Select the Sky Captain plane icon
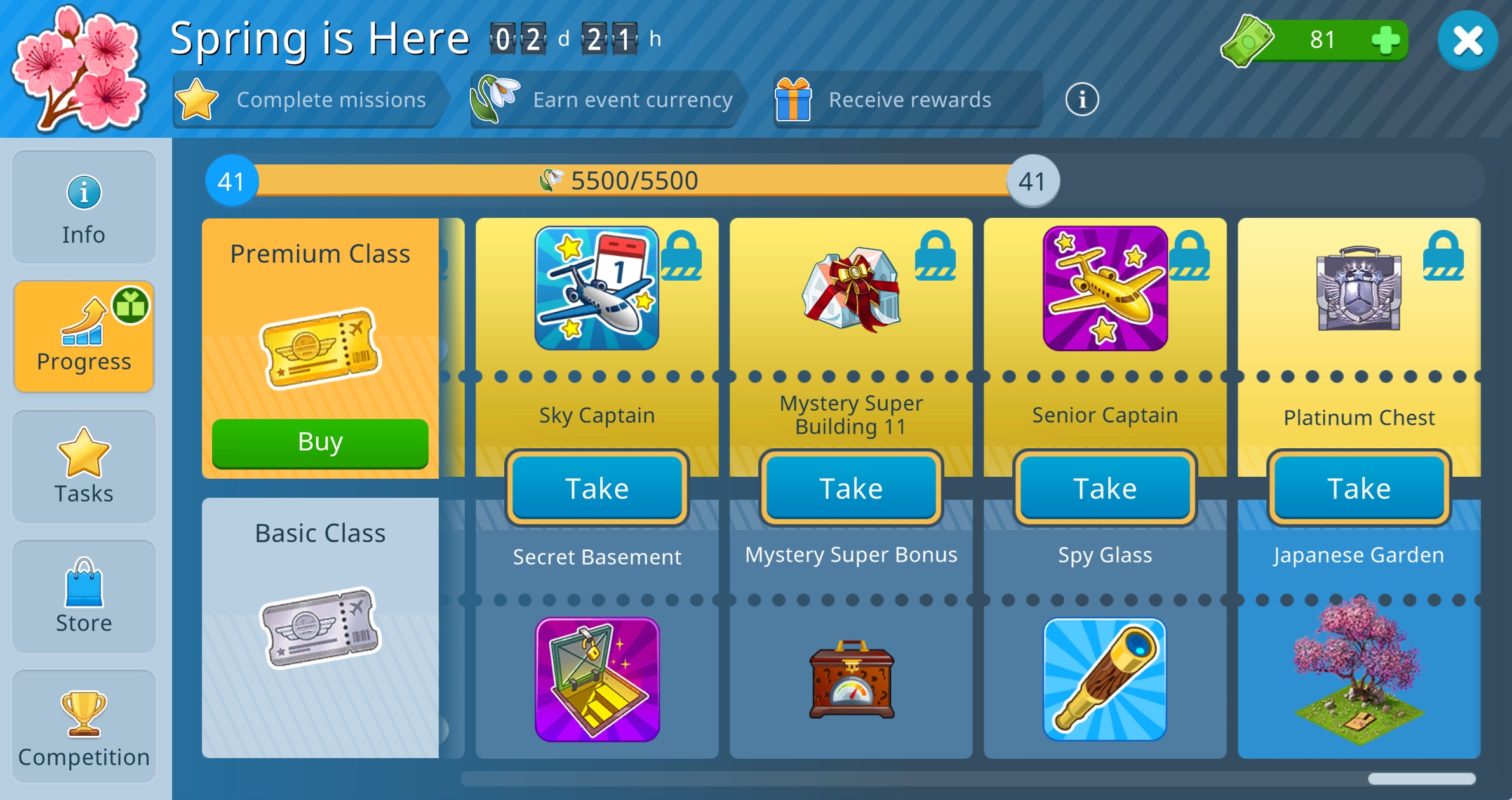This screenshot has width=1512, height=800. pyautogui.click(x=597, y=288)
